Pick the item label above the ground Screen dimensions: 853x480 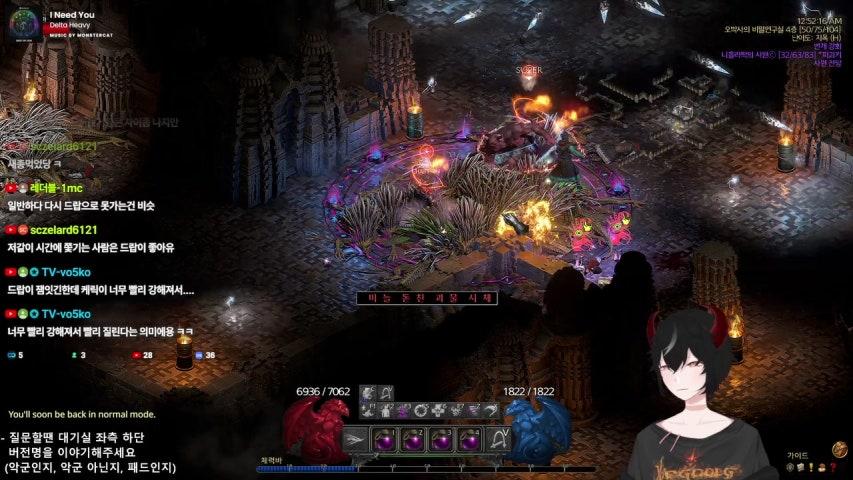pyautogui.click(x=413, y=298)
